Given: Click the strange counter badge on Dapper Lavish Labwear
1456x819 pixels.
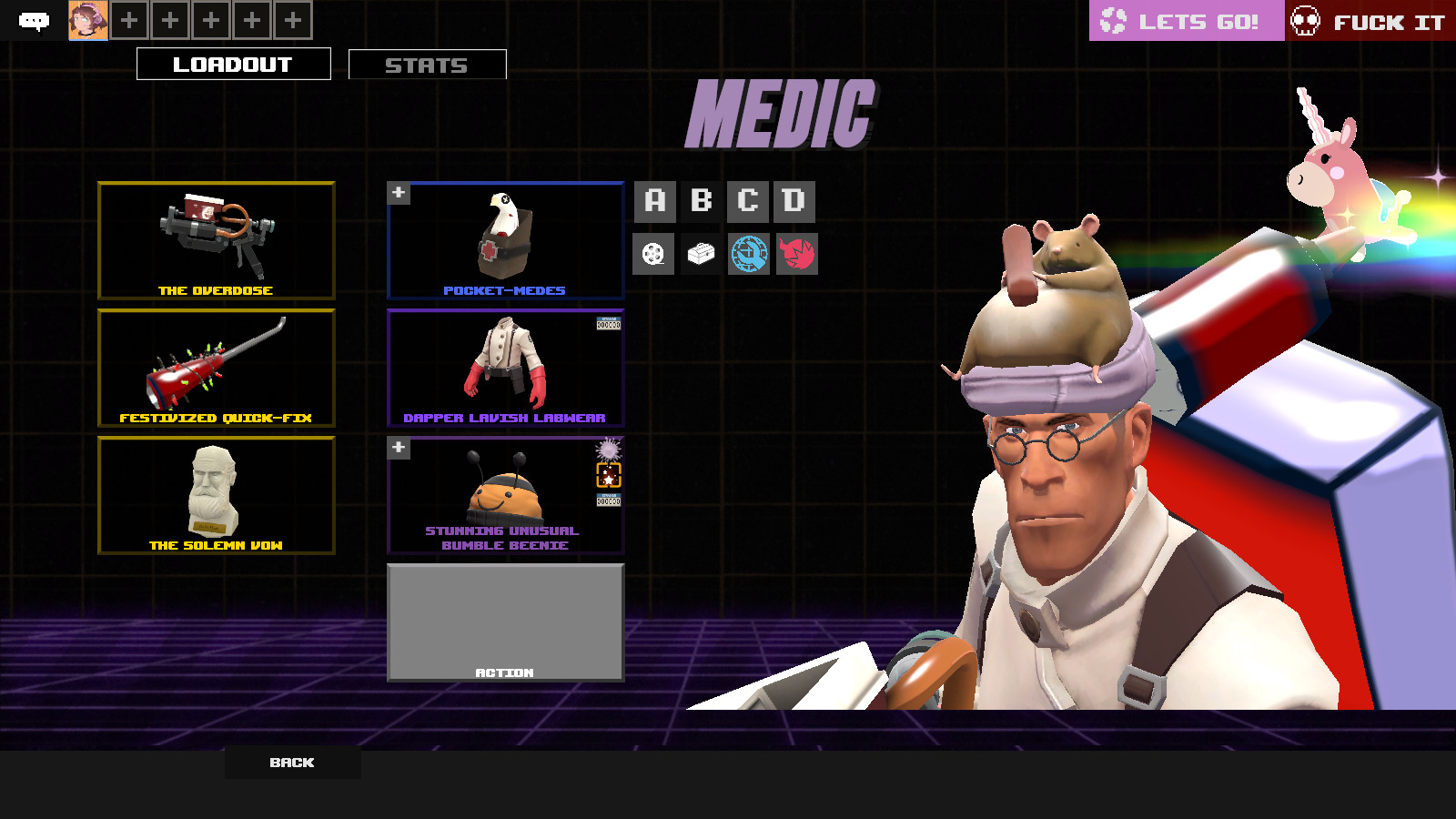Looking at the screenshot, I should (x=608, y=325).
